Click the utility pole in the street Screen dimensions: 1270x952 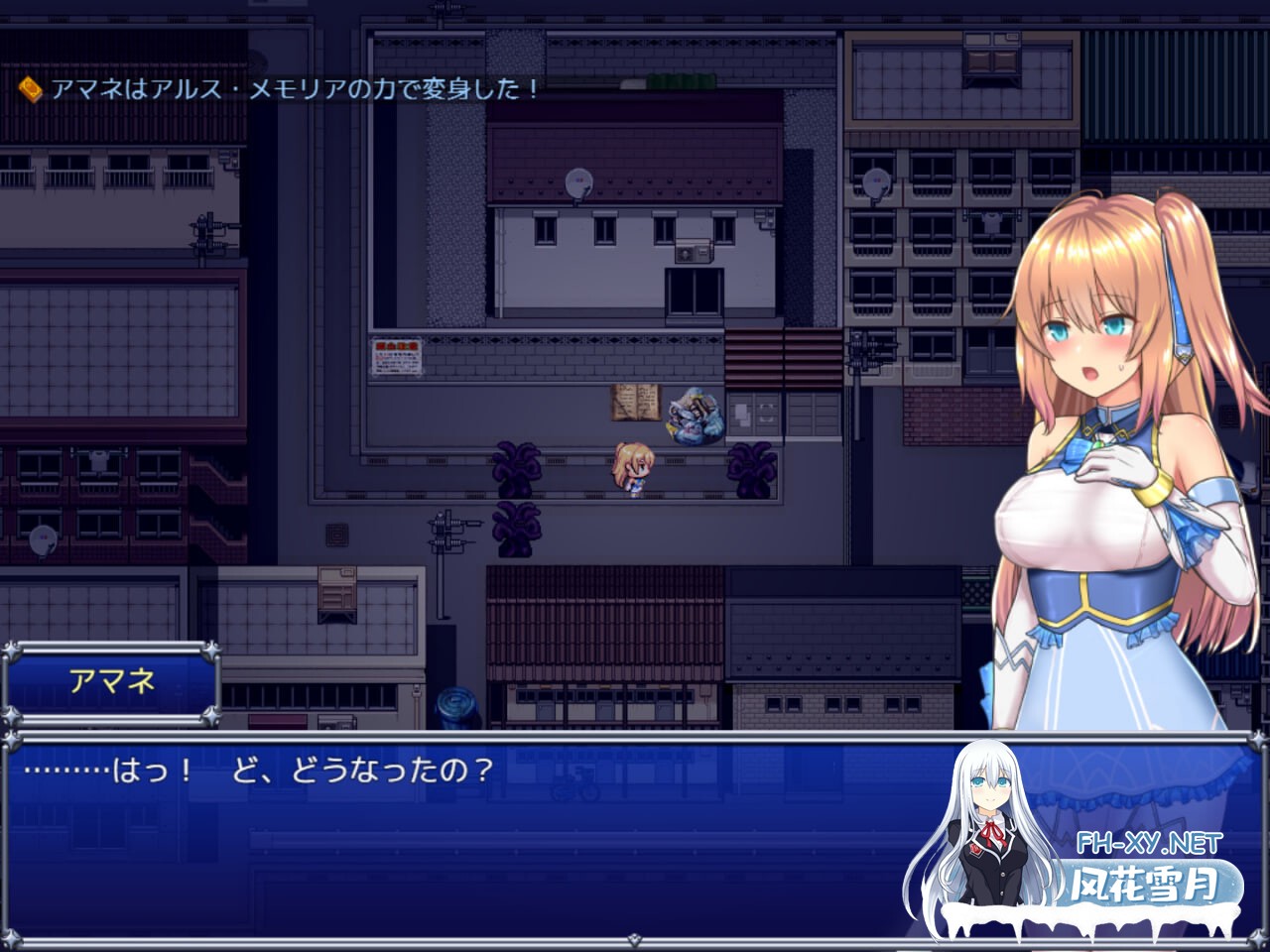(441, 555)
